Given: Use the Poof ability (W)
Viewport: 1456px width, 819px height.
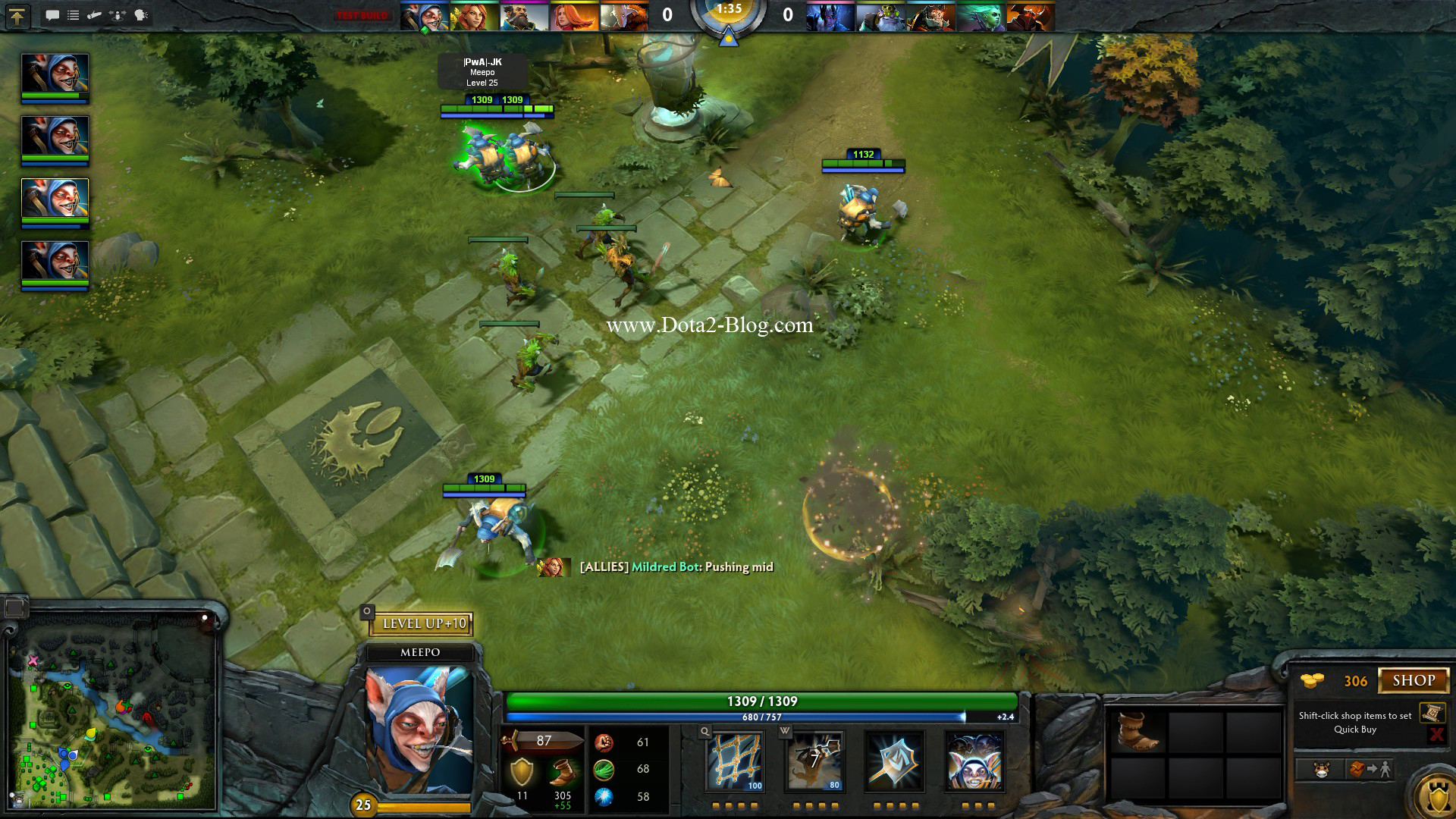Looking at the screenshot, I should 813,761.
